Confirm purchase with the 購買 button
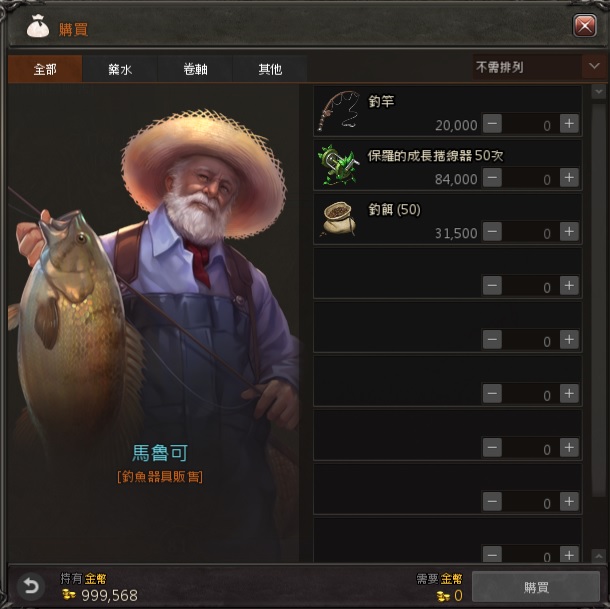 (x=535, y=588)
